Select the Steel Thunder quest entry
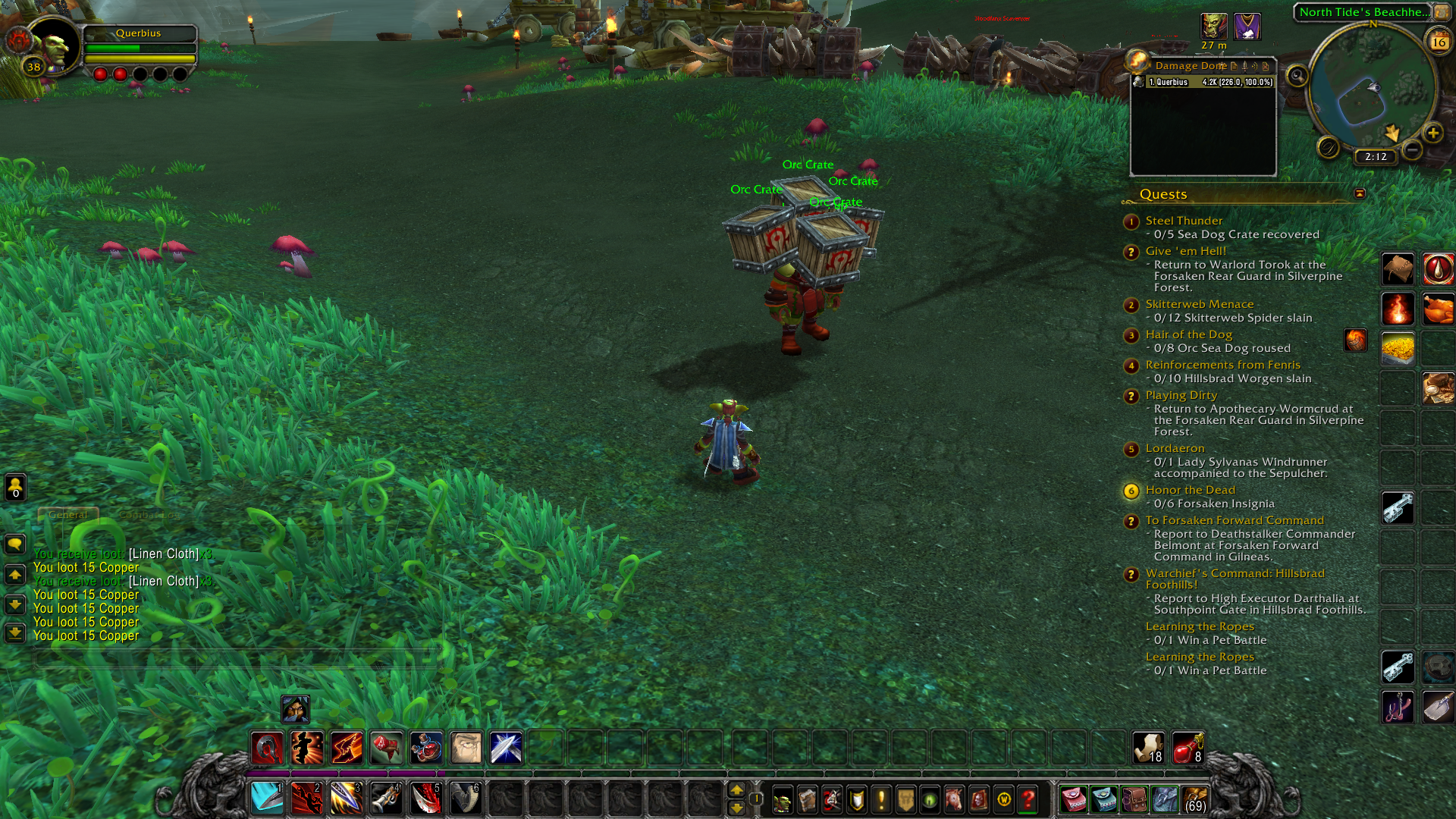 1183,221
